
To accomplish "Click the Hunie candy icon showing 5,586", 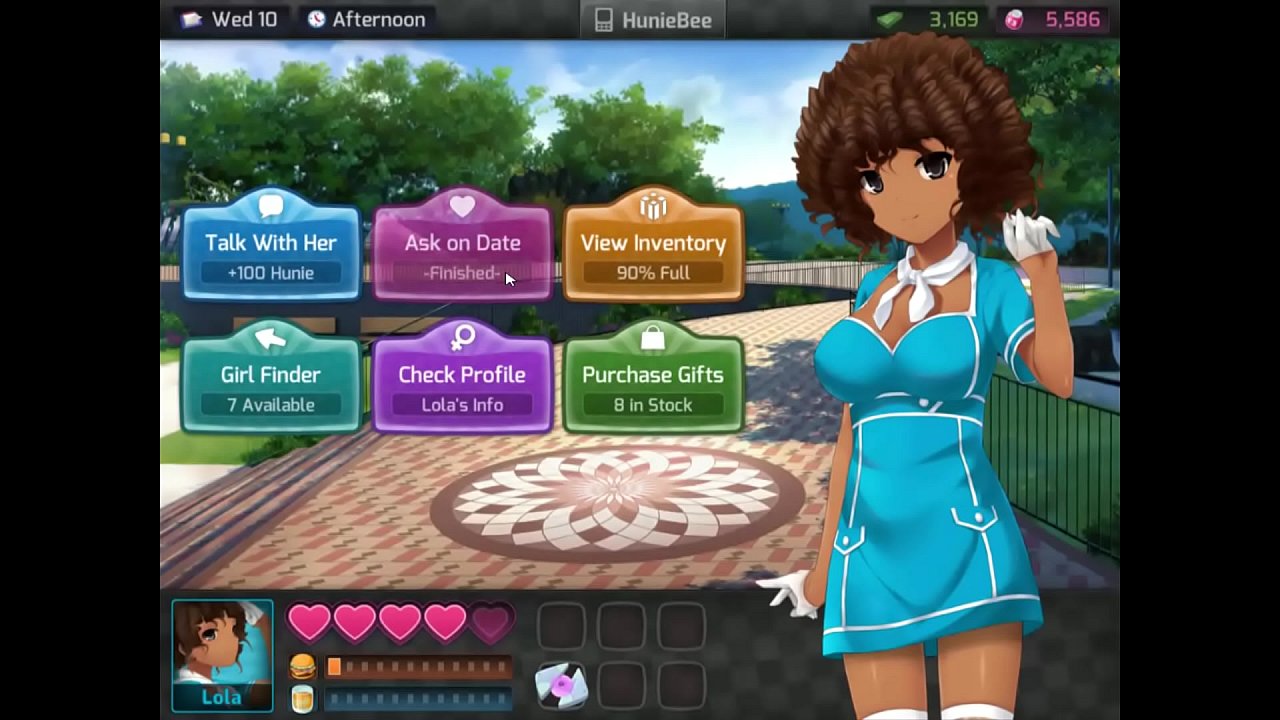I will tap(1013, 19).
